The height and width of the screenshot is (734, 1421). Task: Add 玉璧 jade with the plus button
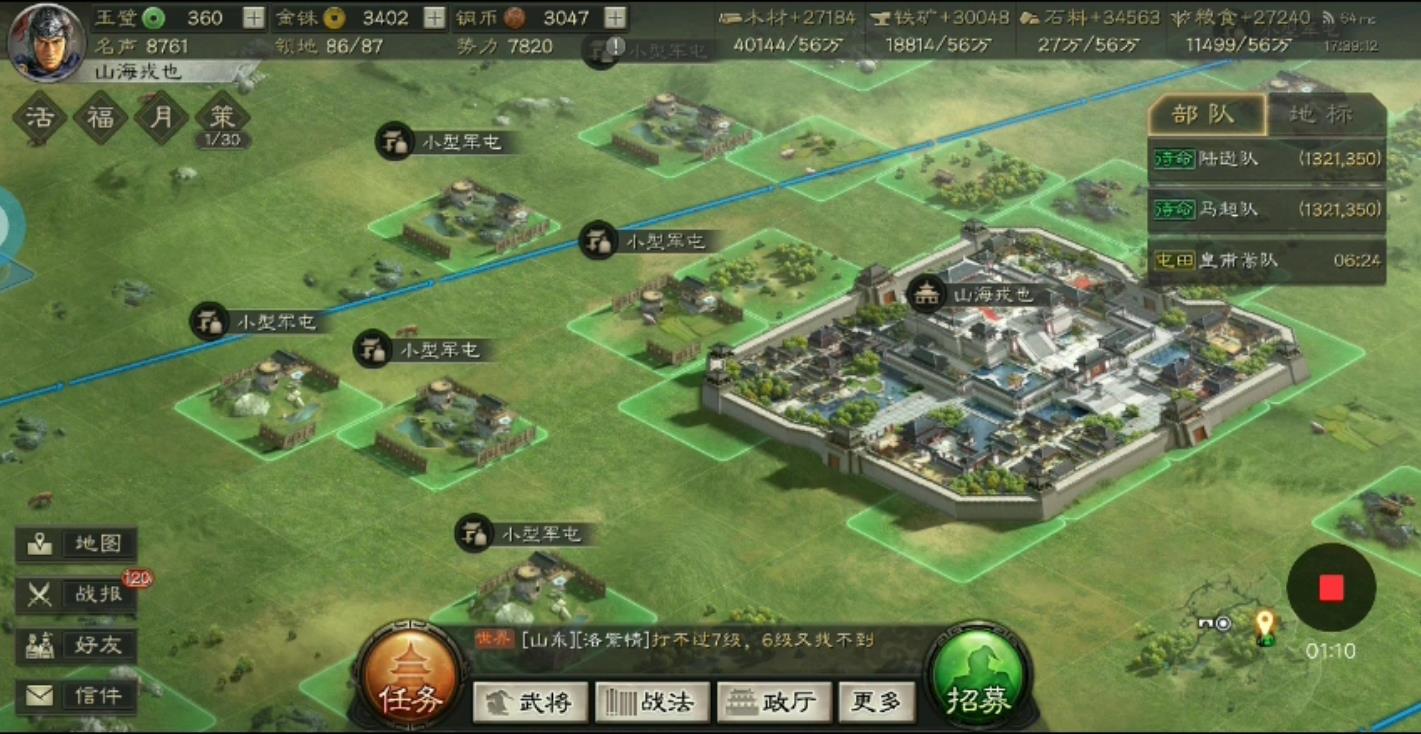[254, 18]
